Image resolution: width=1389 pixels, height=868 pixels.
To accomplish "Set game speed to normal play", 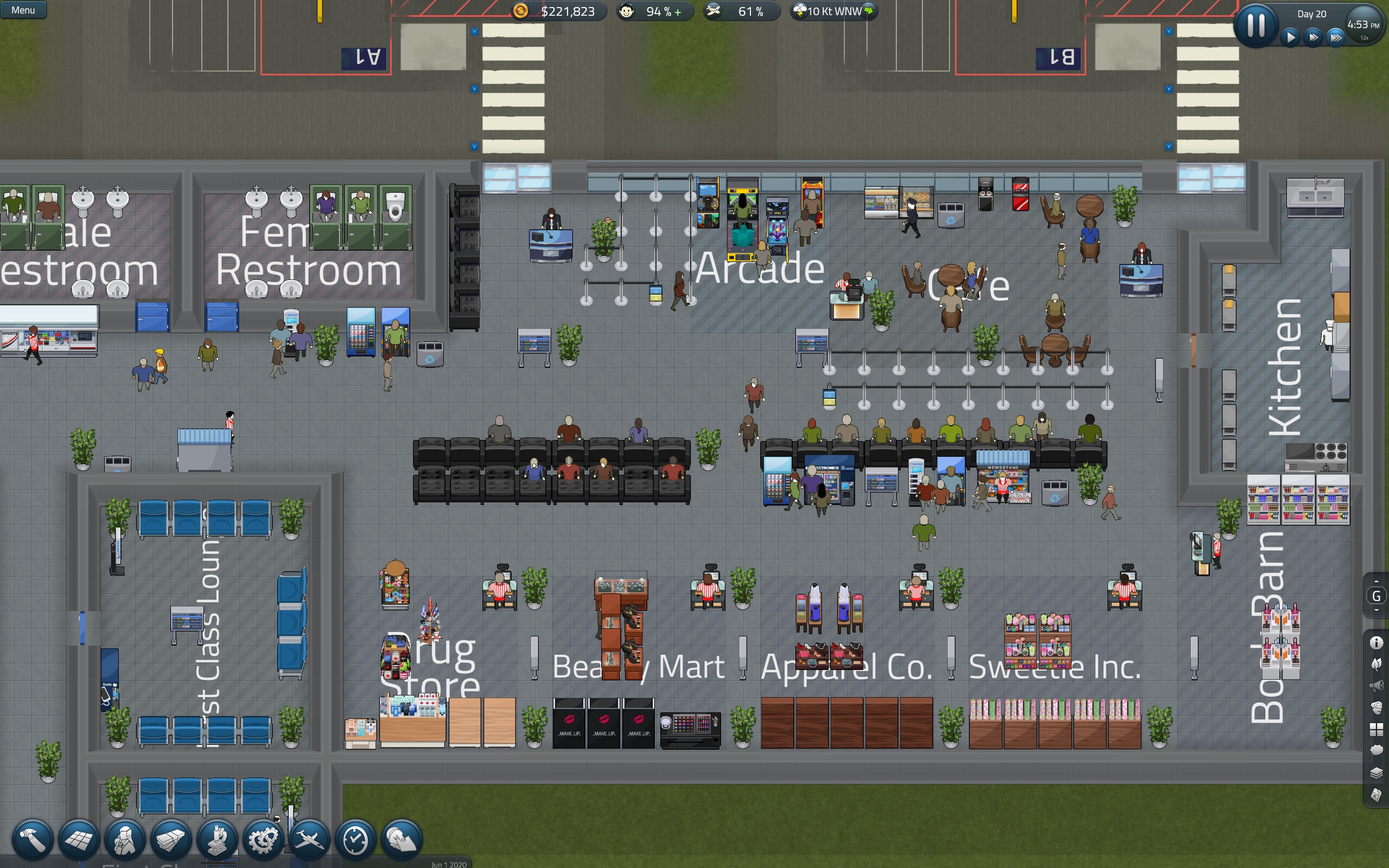I will tap(1291, 38).
